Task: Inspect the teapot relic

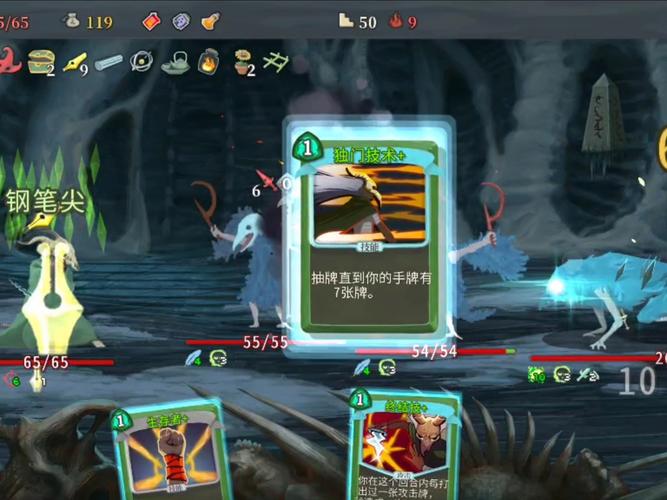Action: [175, 62]
